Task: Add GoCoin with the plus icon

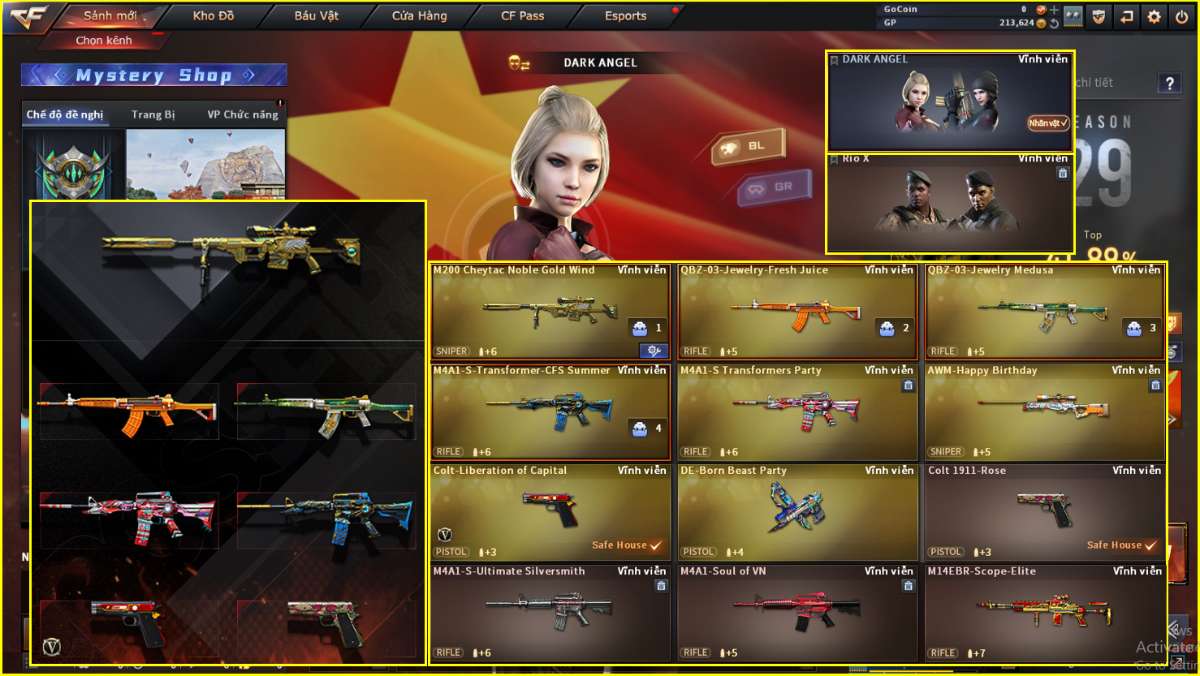Action: (x=1054, y=9)
